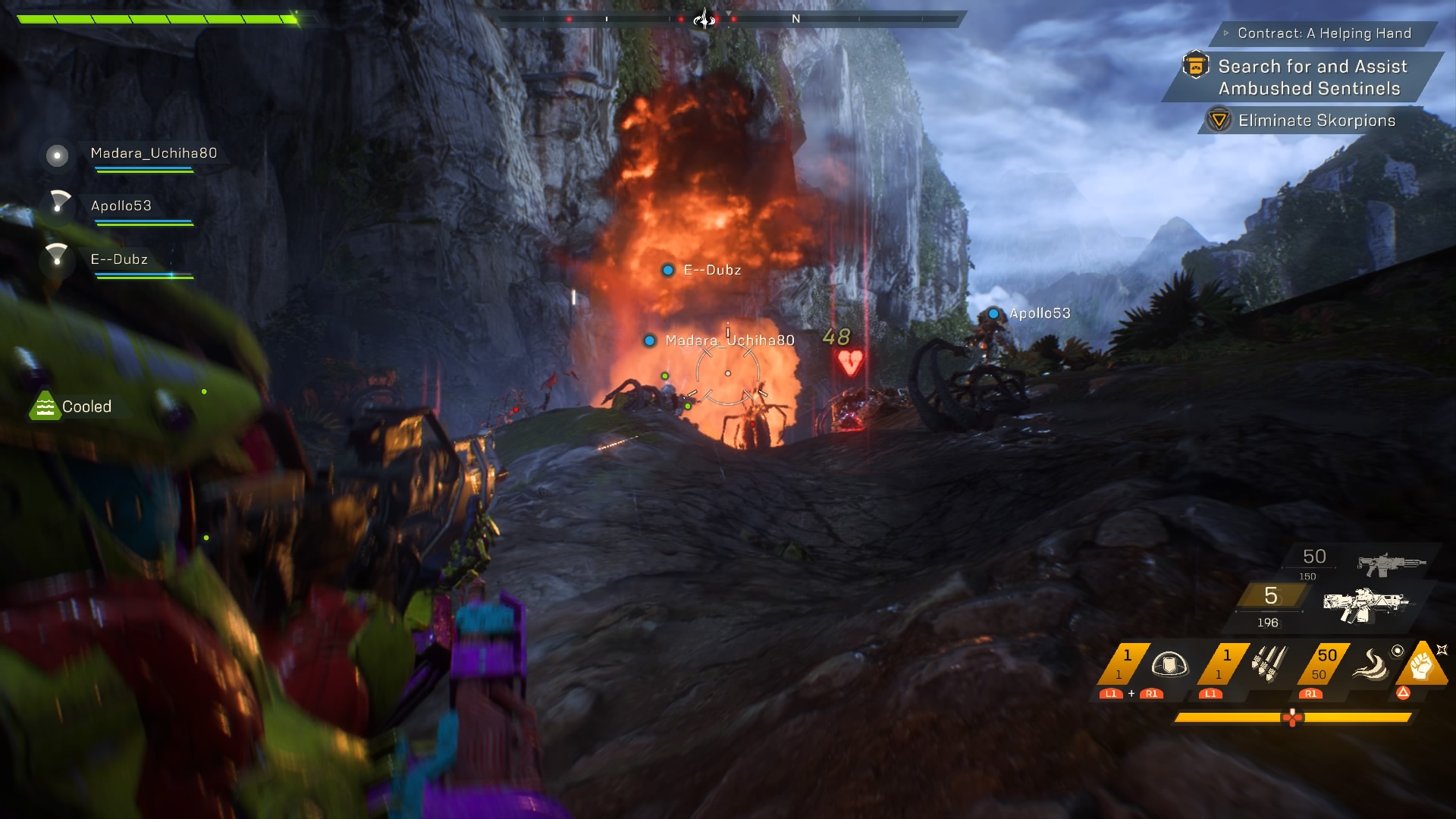
Task: Switch to the reserve rifle with 50 rounds
Action: point(1391,563)
